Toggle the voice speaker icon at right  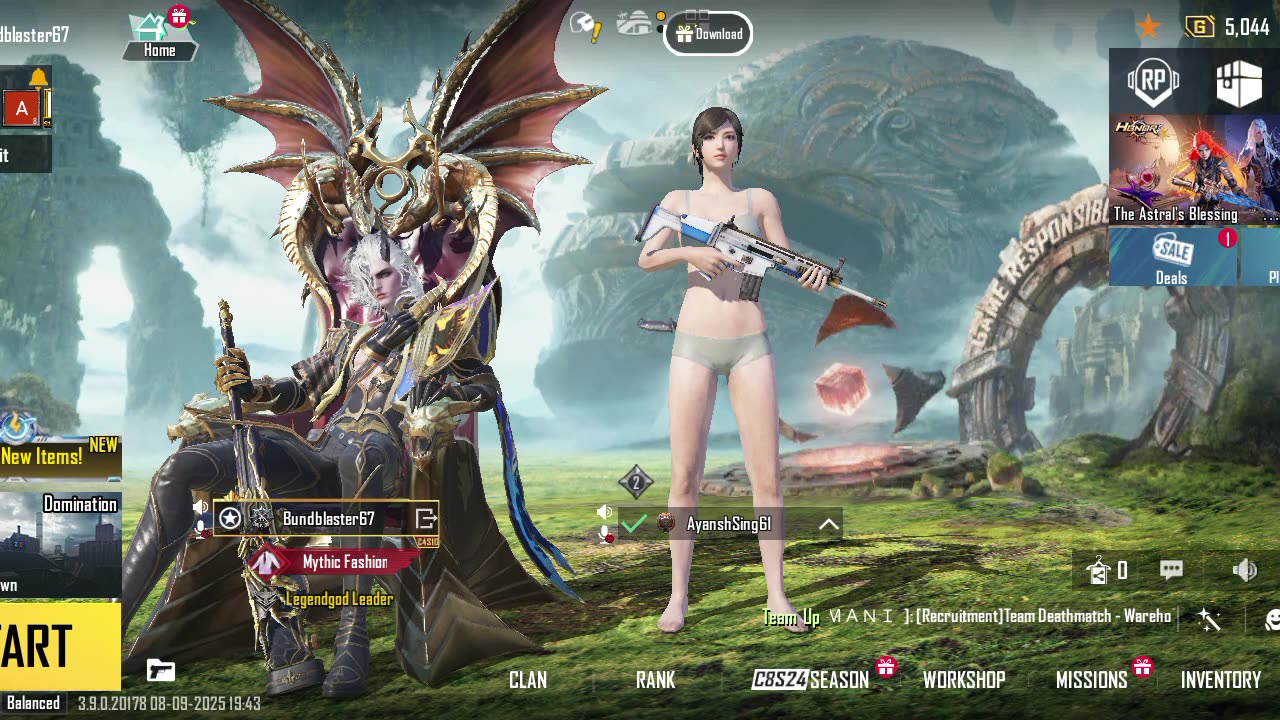1245,570
